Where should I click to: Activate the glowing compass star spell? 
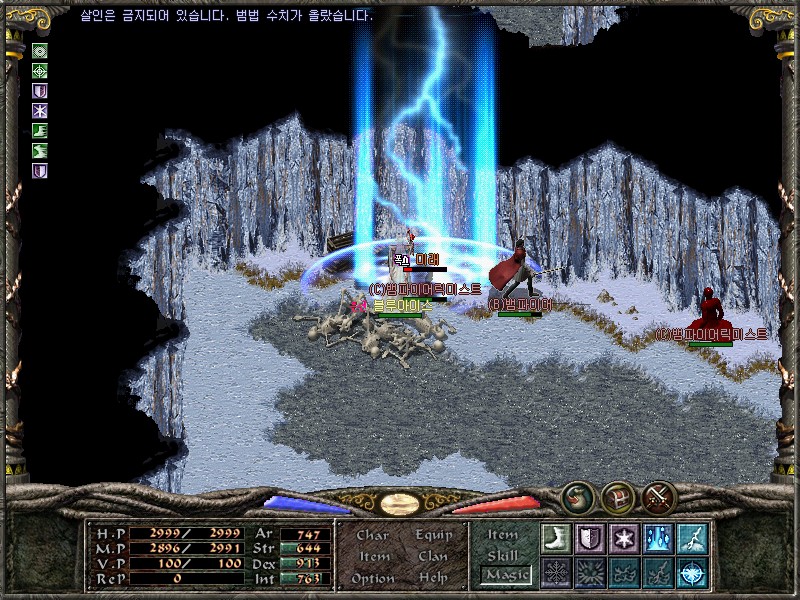coord(692,572)
